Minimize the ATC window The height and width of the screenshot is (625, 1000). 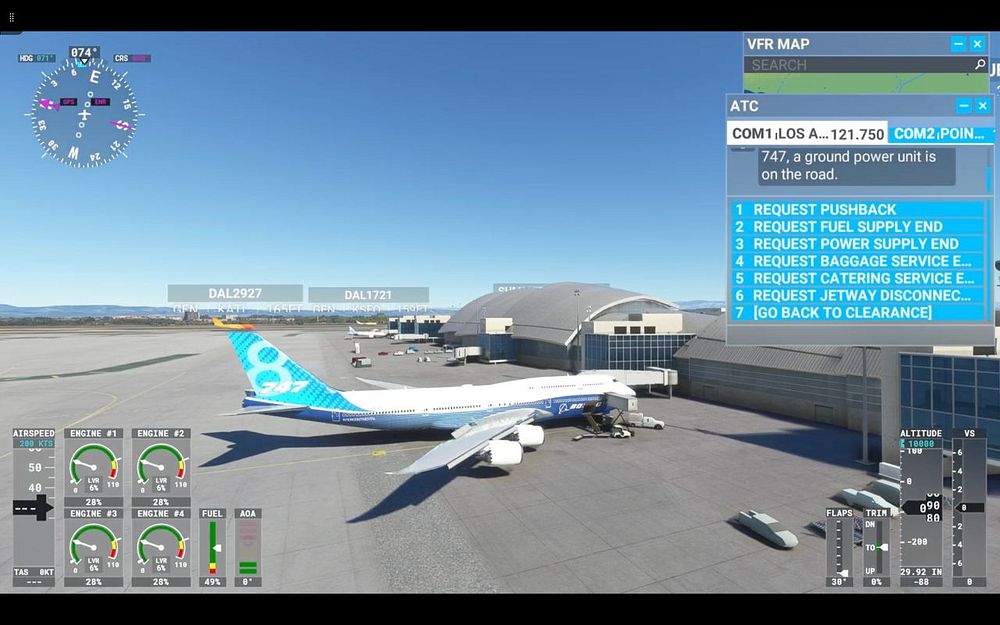coord(964,106)
